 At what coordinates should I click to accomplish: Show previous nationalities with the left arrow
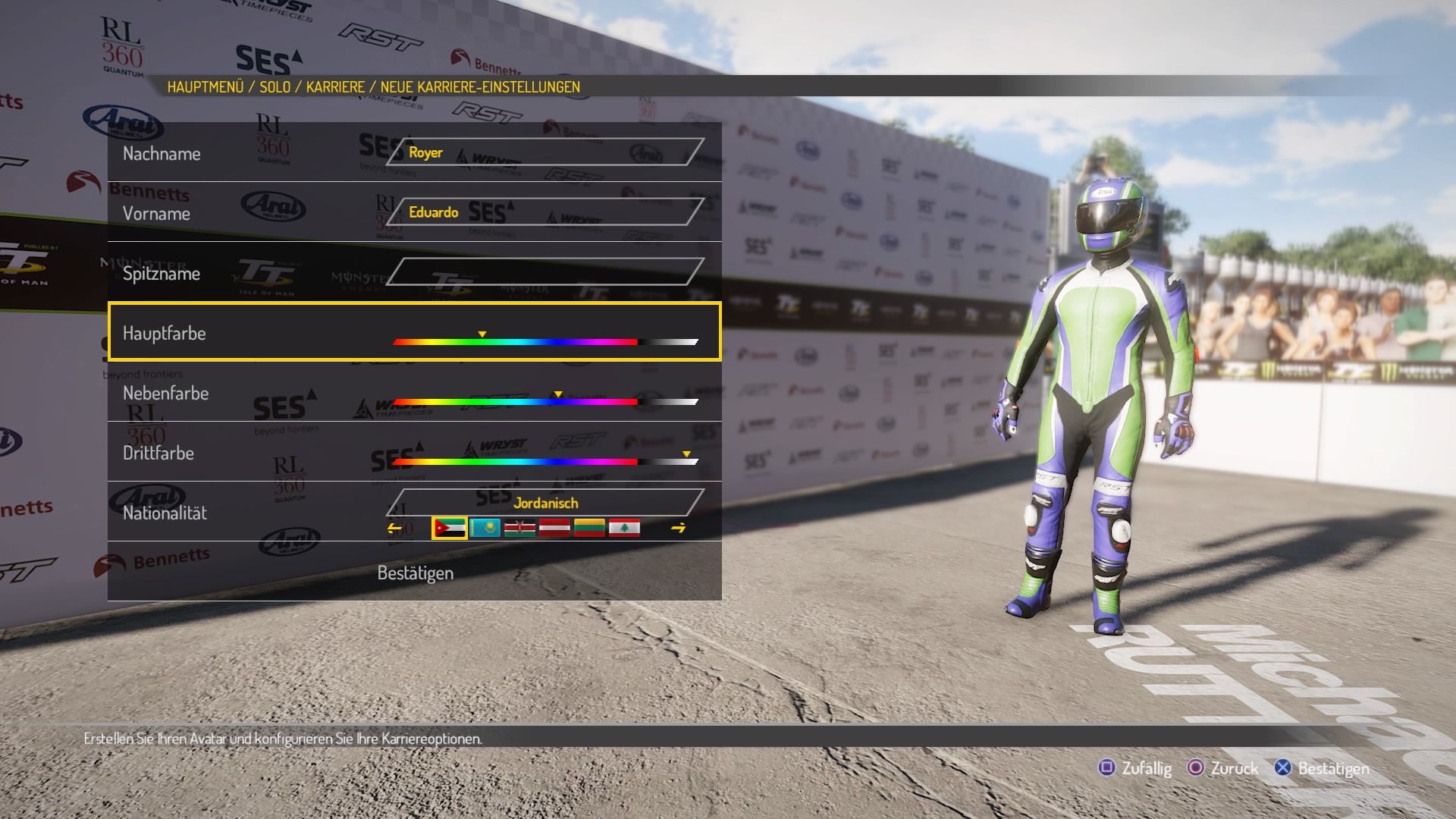(x=394, y=529)
